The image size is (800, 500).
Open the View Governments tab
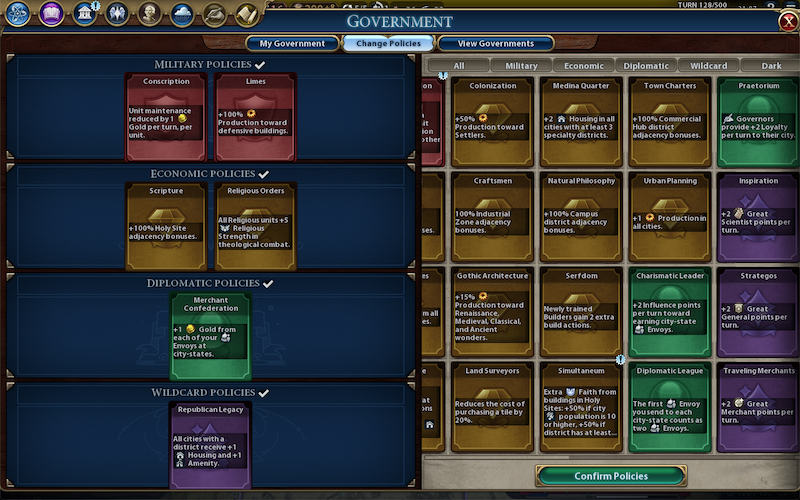(494, 43)
